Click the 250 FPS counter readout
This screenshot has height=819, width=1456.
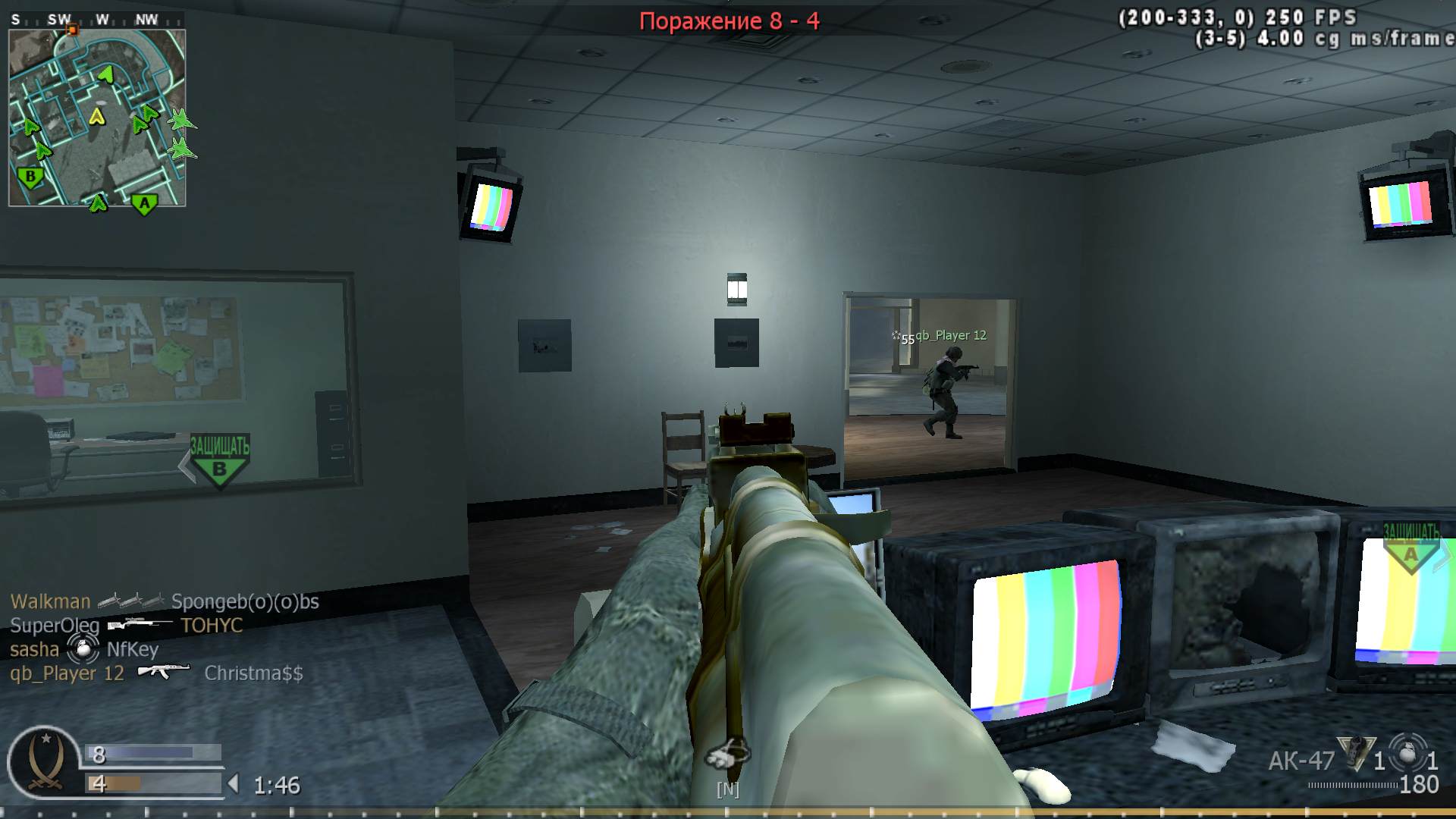pyautogui.click(x=1310, y=15)
